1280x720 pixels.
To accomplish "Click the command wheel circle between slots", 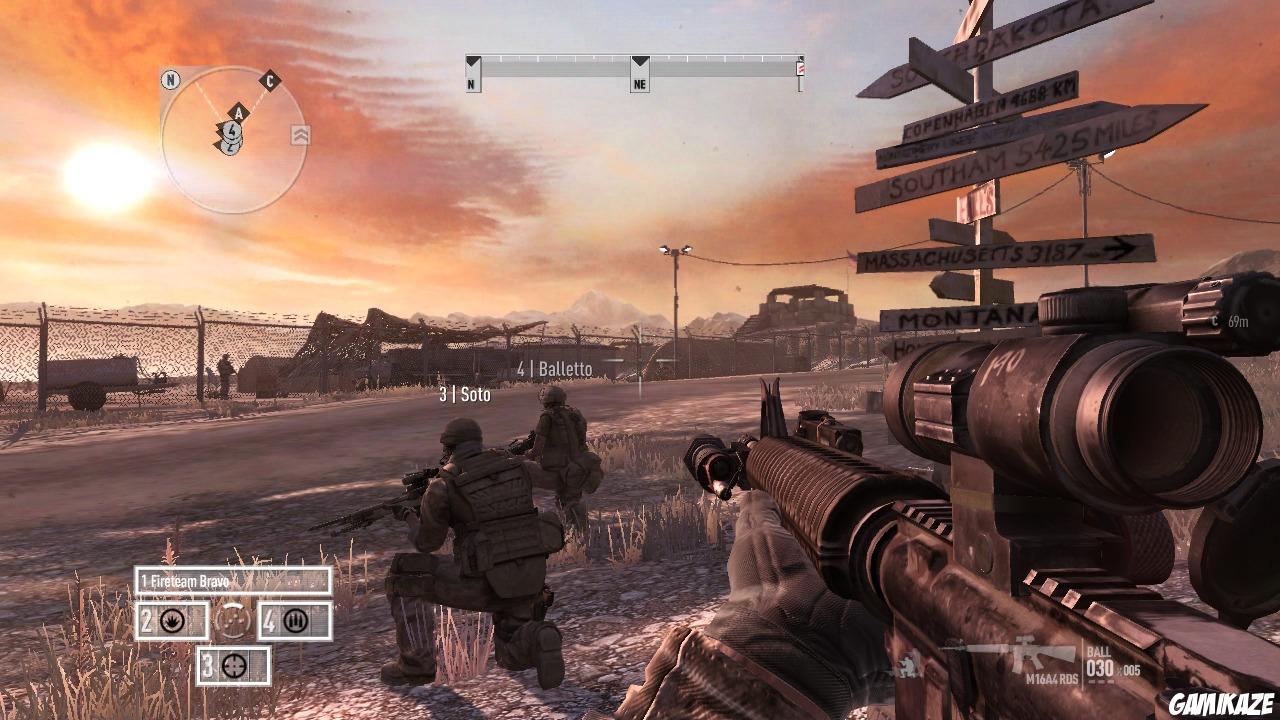I will tap(232, 621).
